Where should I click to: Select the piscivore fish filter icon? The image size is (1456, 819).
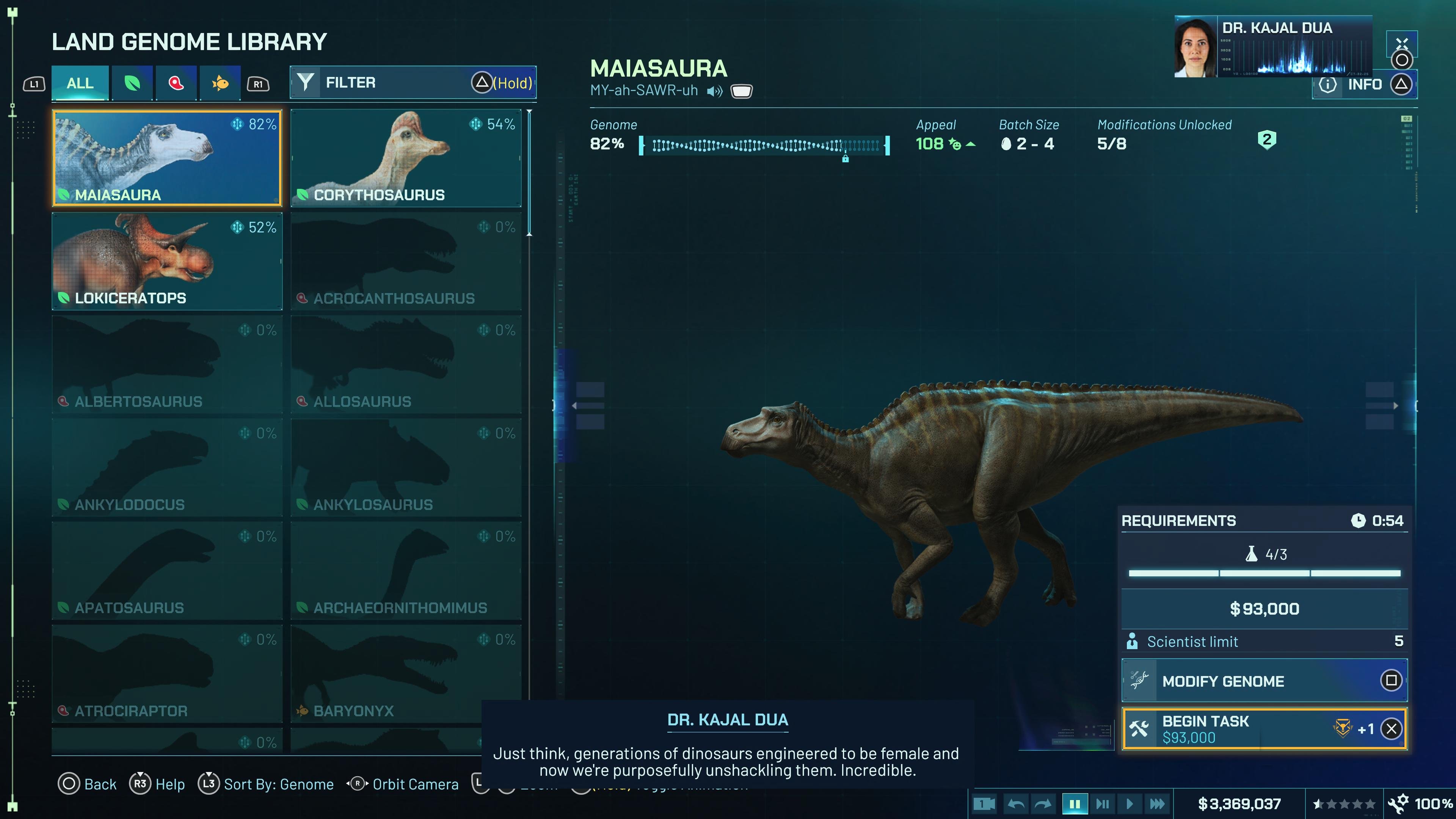pos(220,83)
